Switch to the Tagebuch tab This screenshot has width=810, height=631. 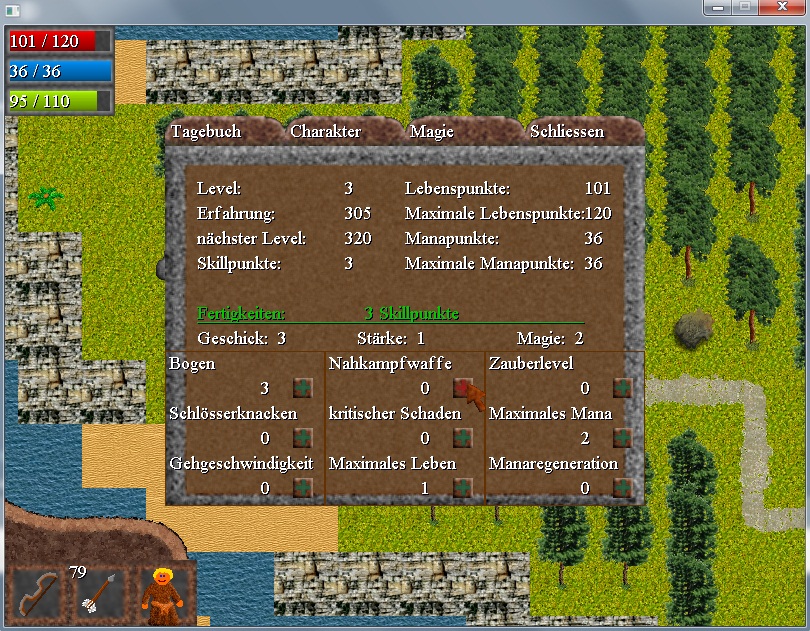click(x=206, y=132)
